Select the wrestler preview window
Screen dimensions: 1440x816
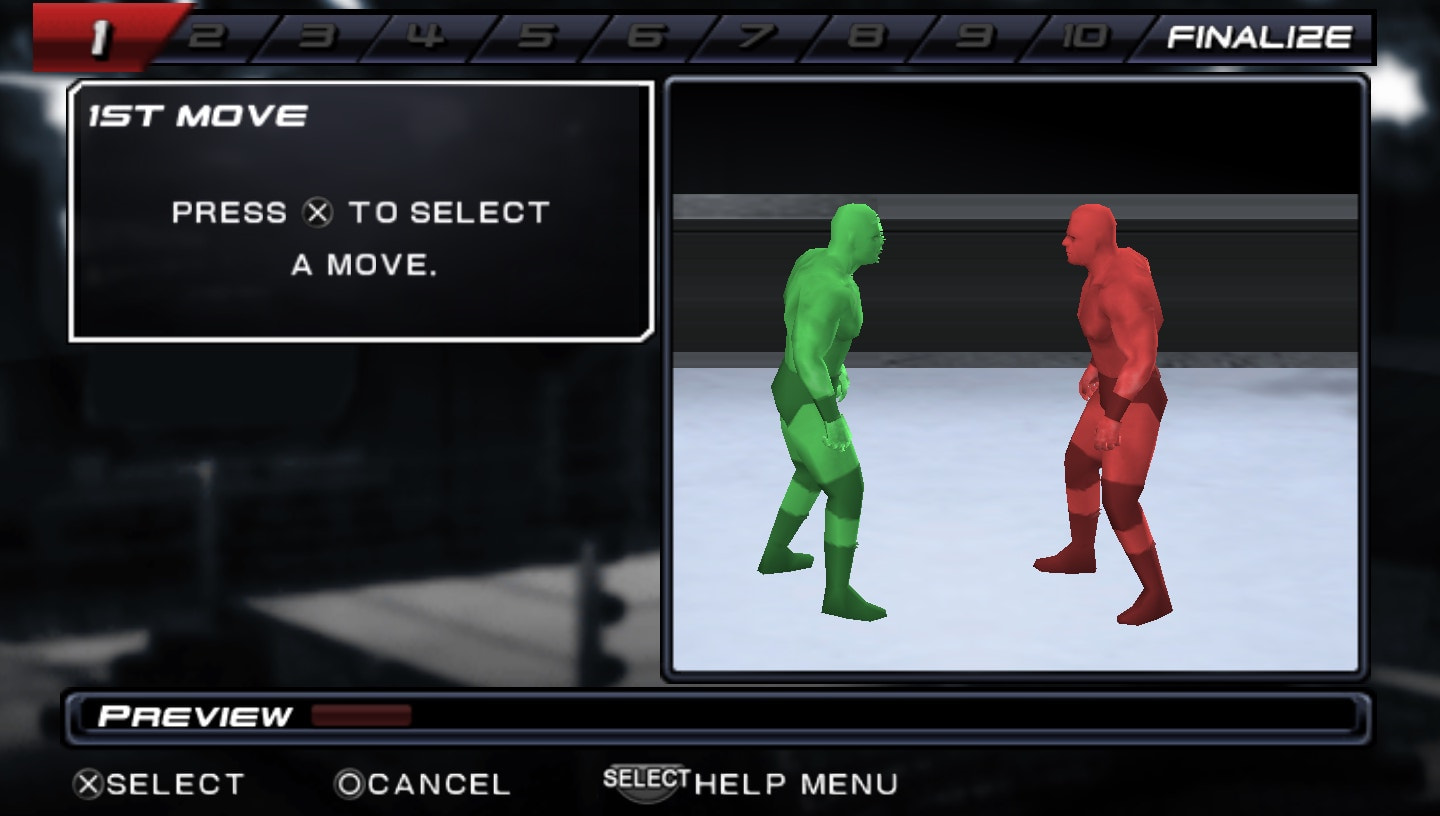[1014, 378]
